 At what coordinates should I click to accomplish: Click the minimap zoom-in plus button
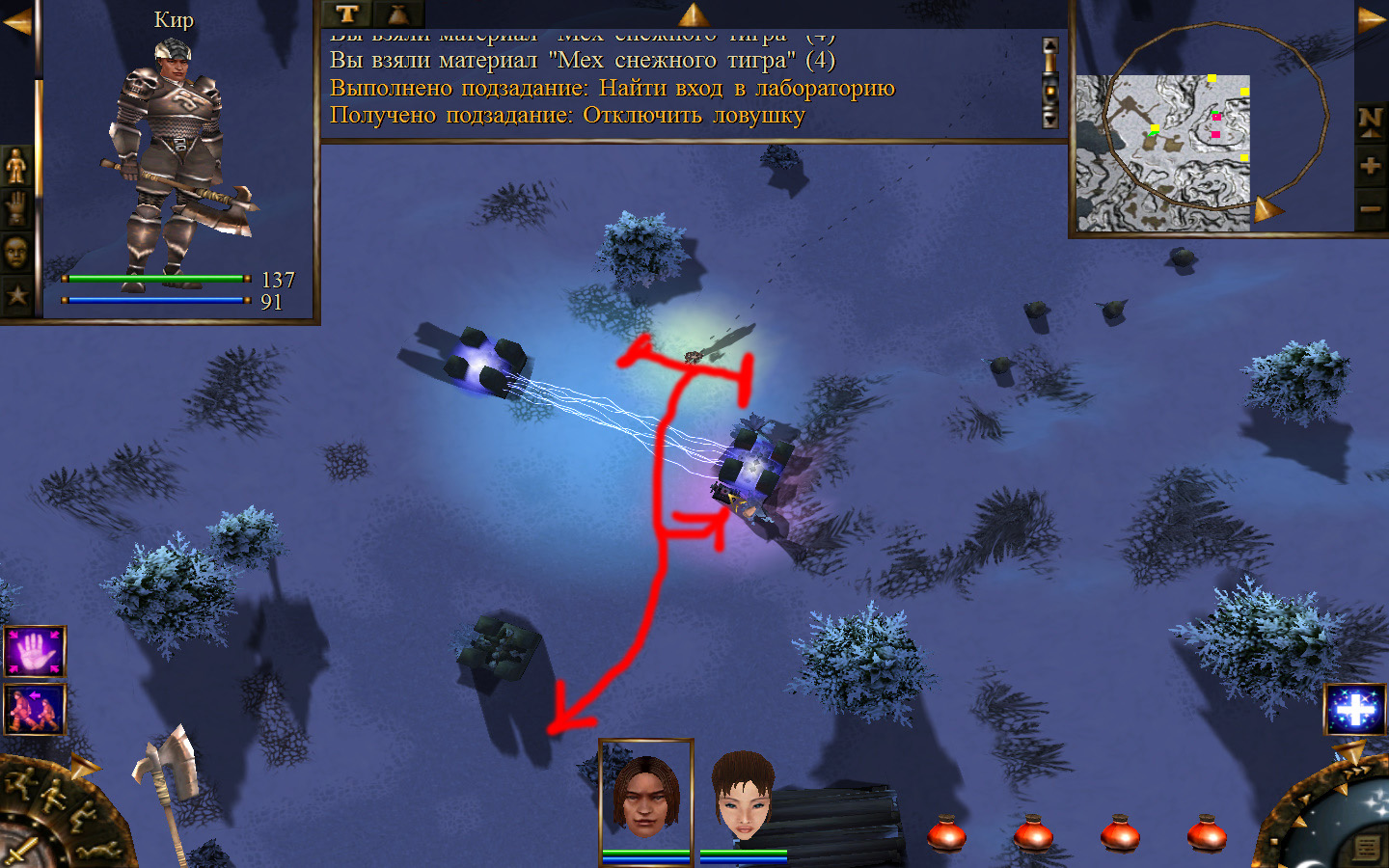click(1370, 166)
